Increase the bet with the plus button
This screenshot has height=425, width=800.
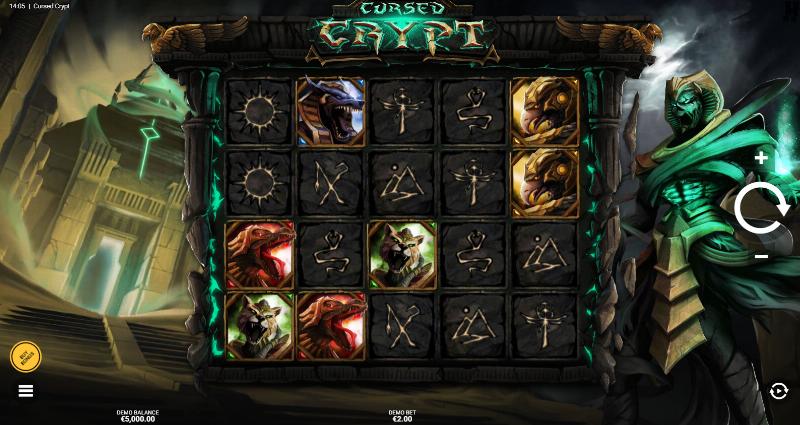[x=762, y=158]
